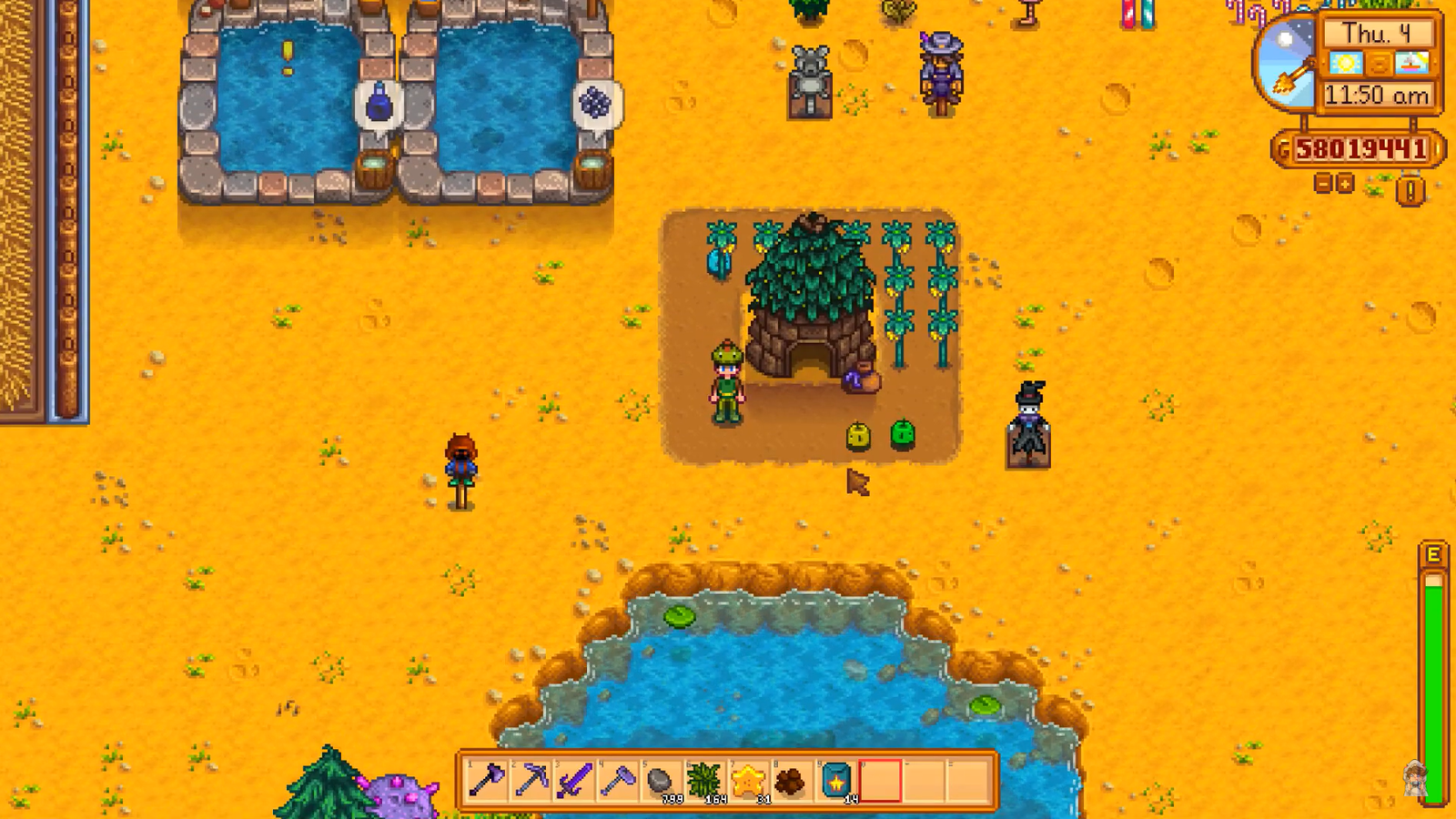Click the Thu. 4 date display

pyautogui.click(x=1378, y=33)
